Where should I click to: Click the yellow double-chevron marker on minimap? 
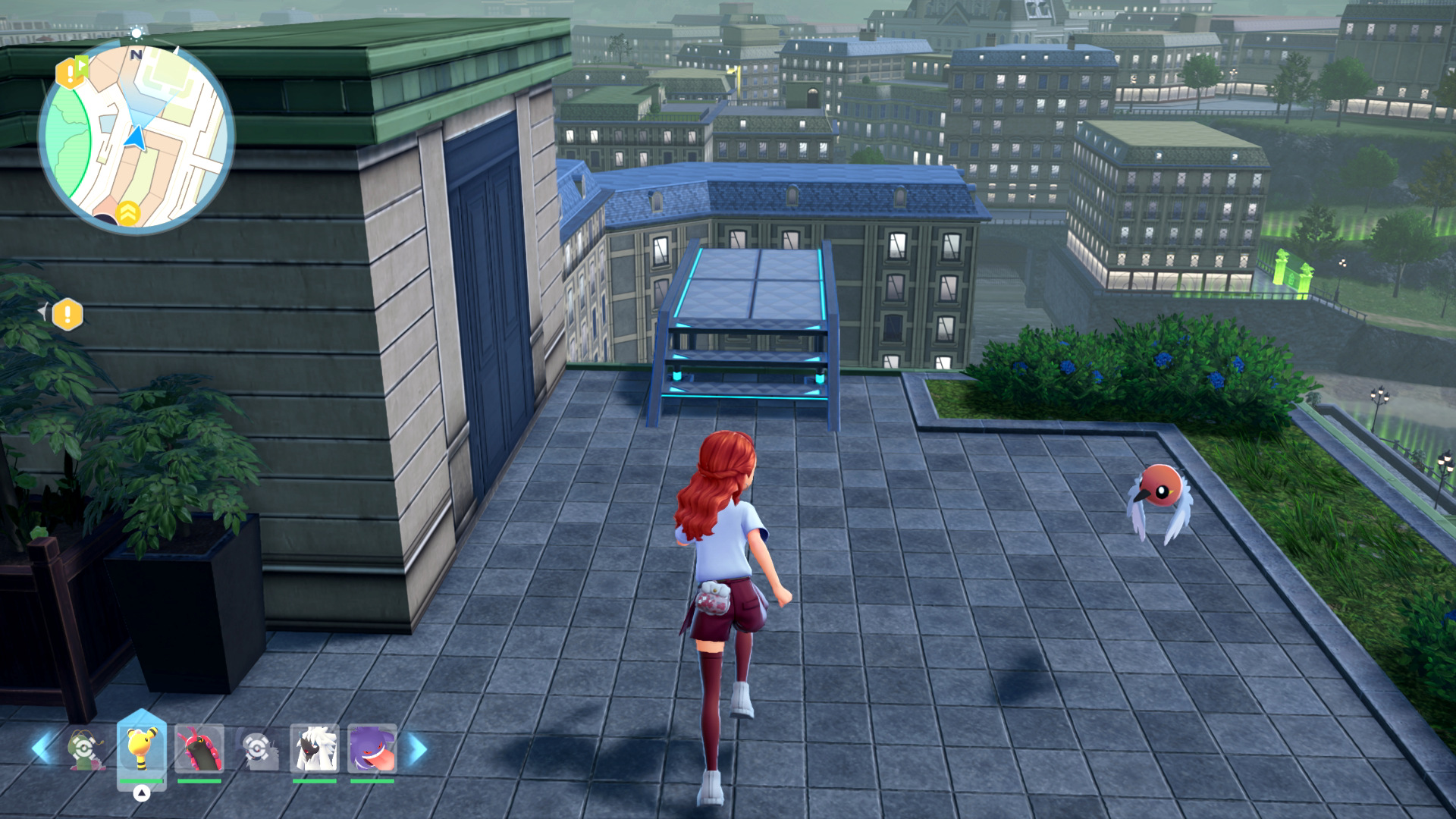coord(128,213)
